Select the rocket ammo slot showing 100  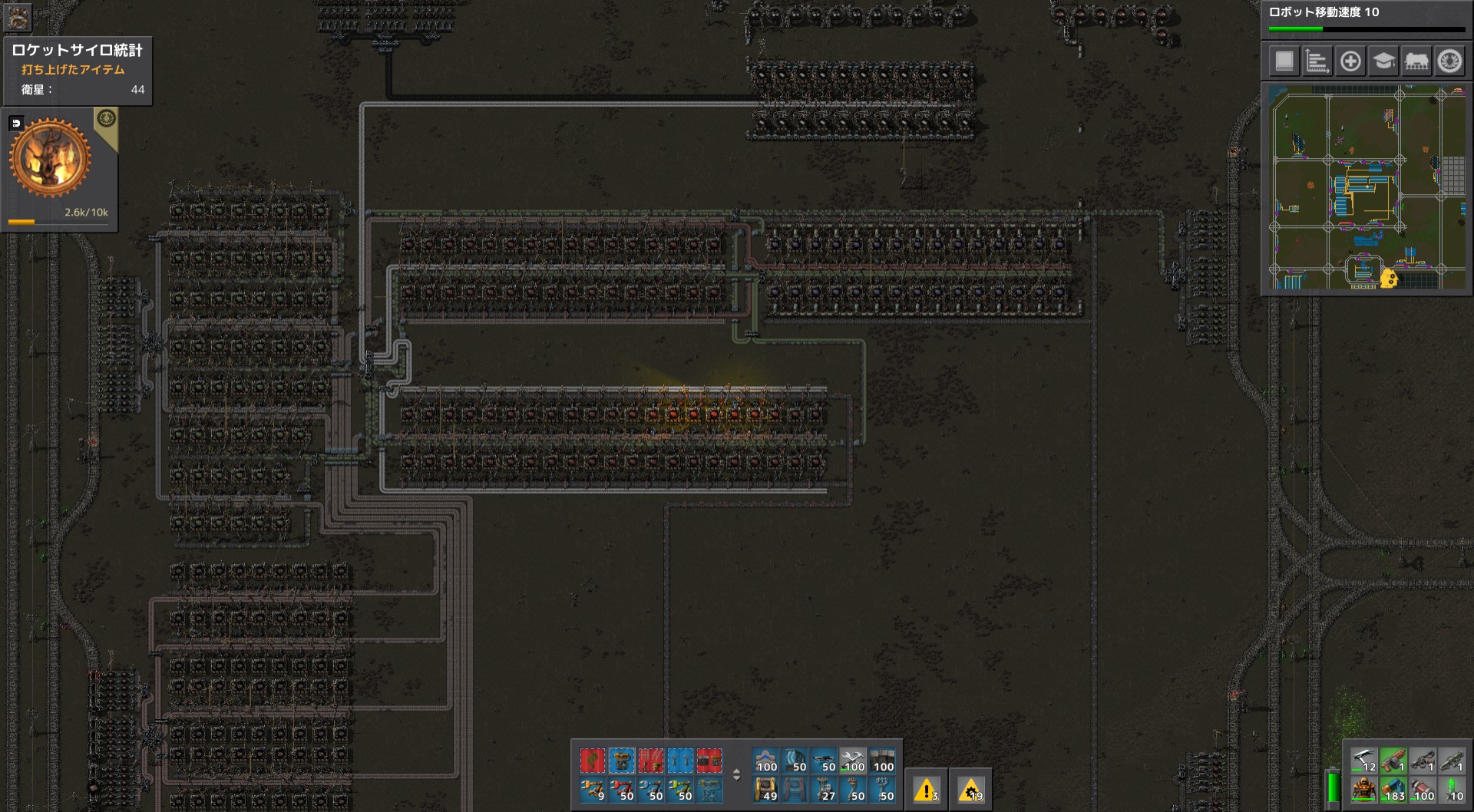tap(1423, 791)
